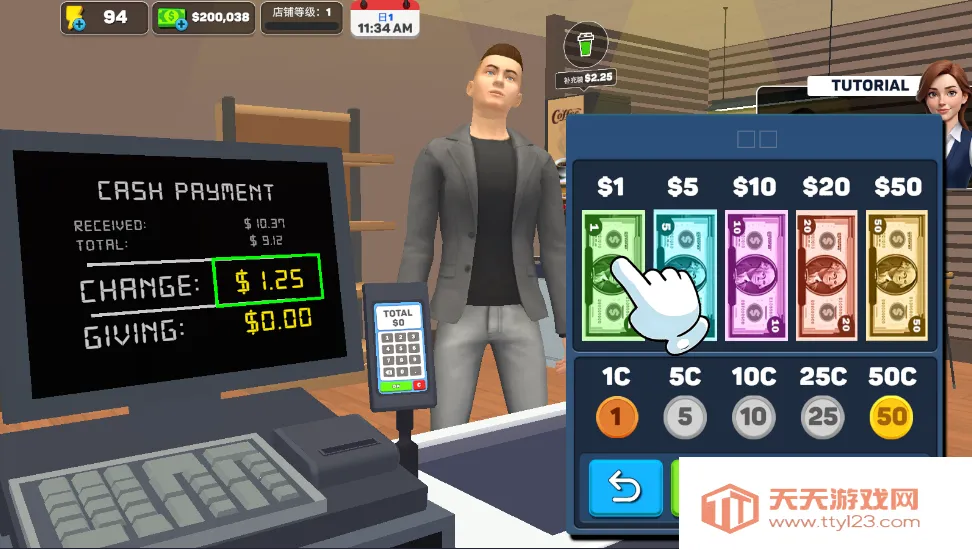Choose the yellow $50 bill

pos(897,274)
